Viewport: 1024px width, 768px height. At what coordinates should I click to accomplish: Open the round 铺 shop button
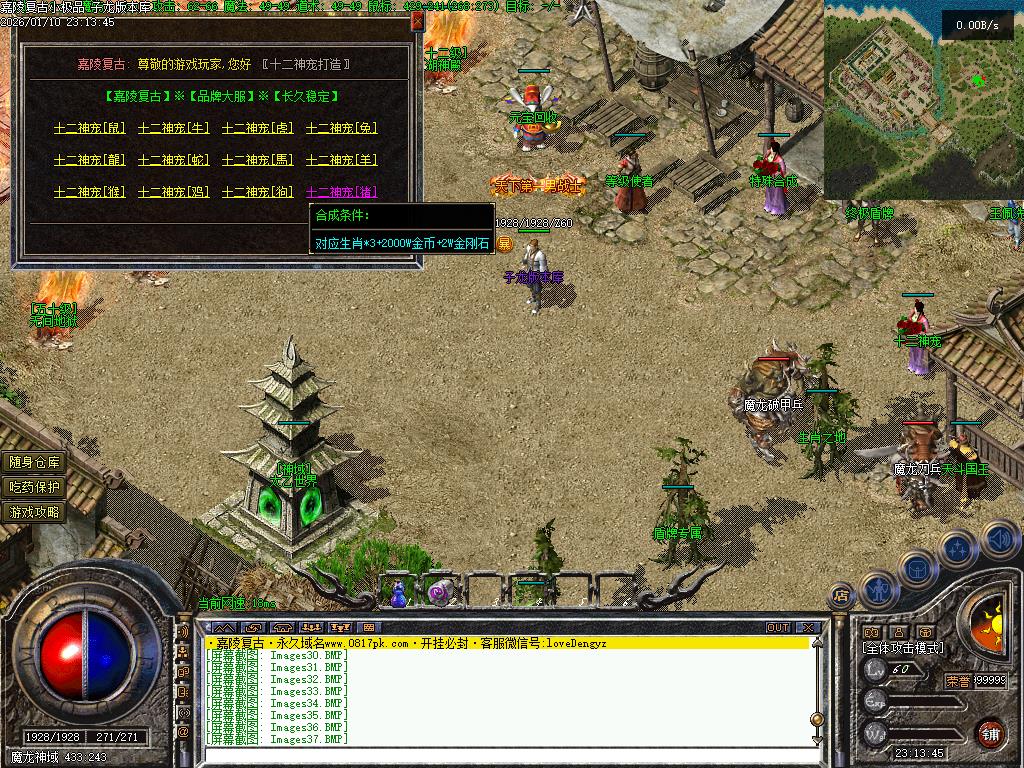[x=990, y=732]
